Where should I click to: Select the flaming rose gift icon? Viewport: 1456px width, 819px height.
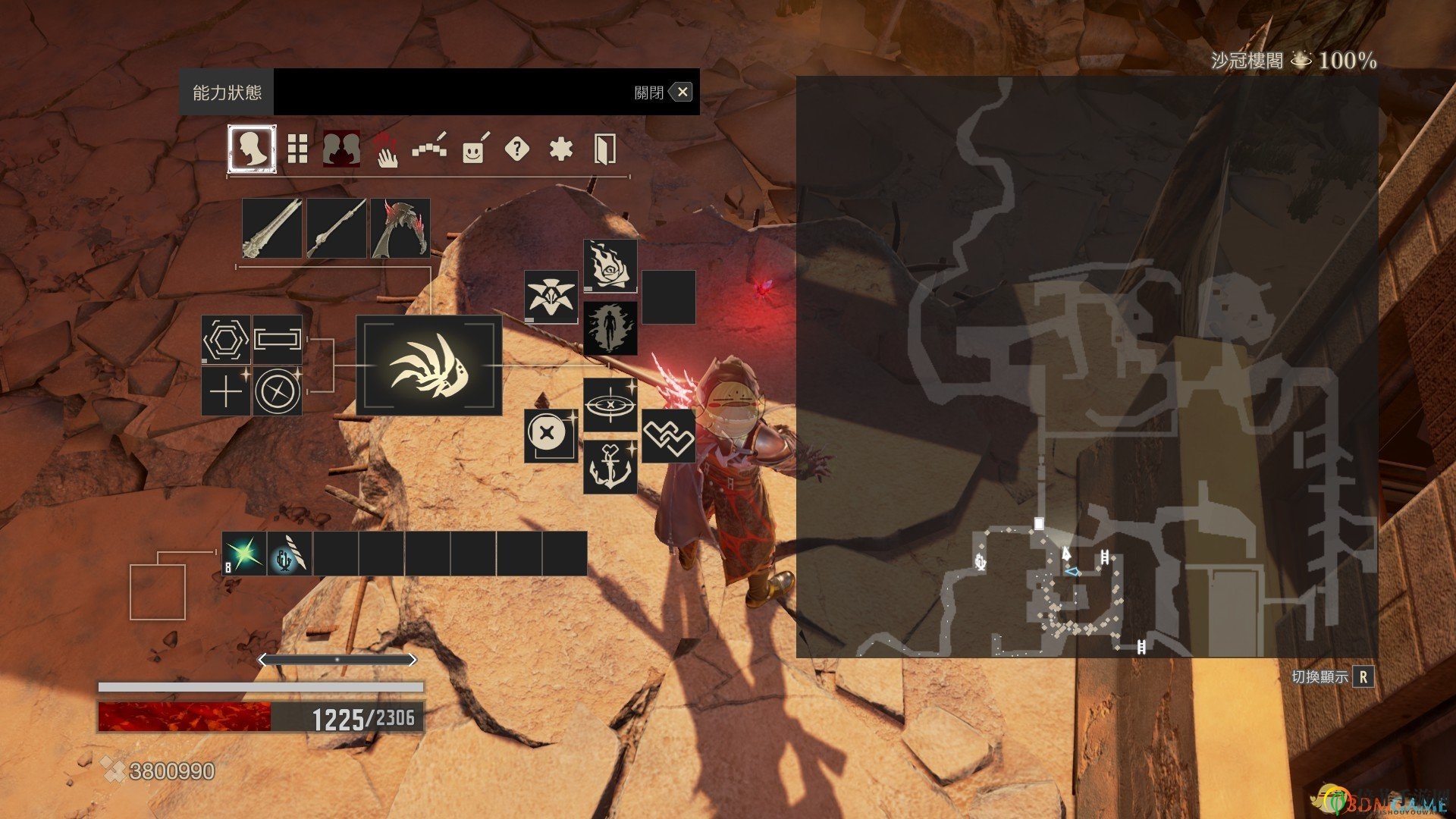coord(610,266)
